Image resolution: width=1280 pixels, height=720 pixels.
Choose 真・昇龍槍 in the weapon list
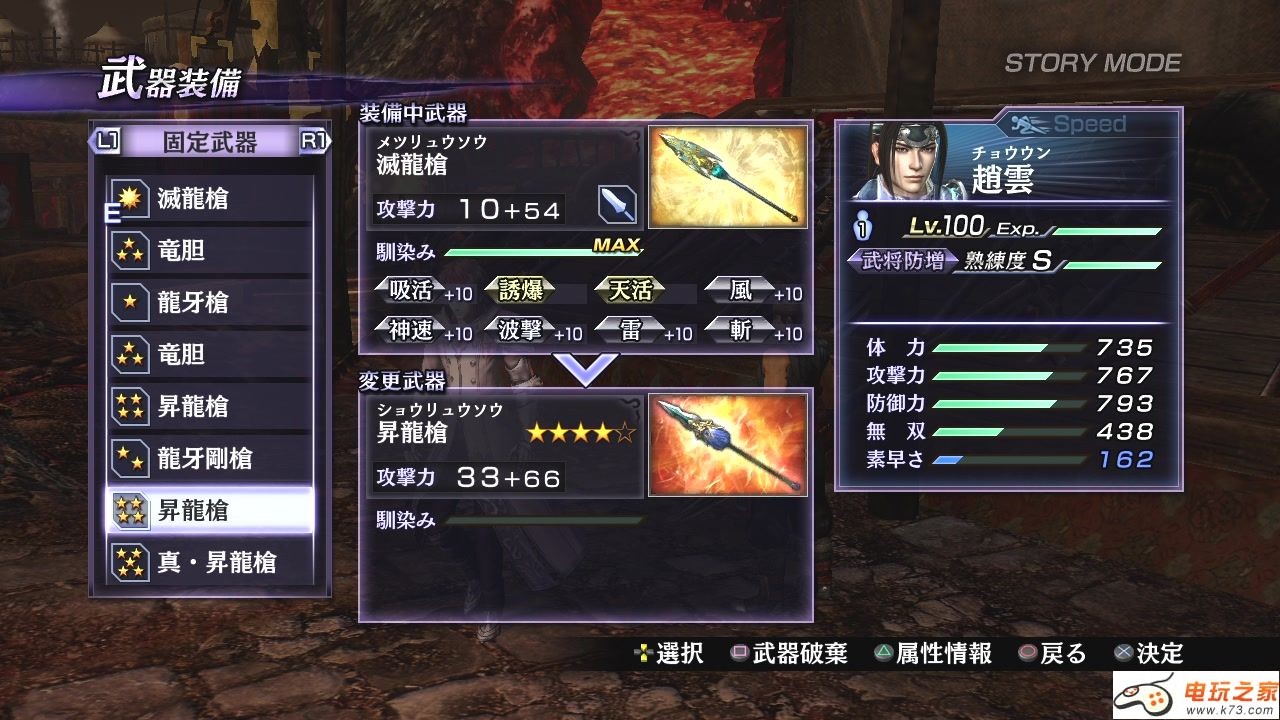[210, 563]
